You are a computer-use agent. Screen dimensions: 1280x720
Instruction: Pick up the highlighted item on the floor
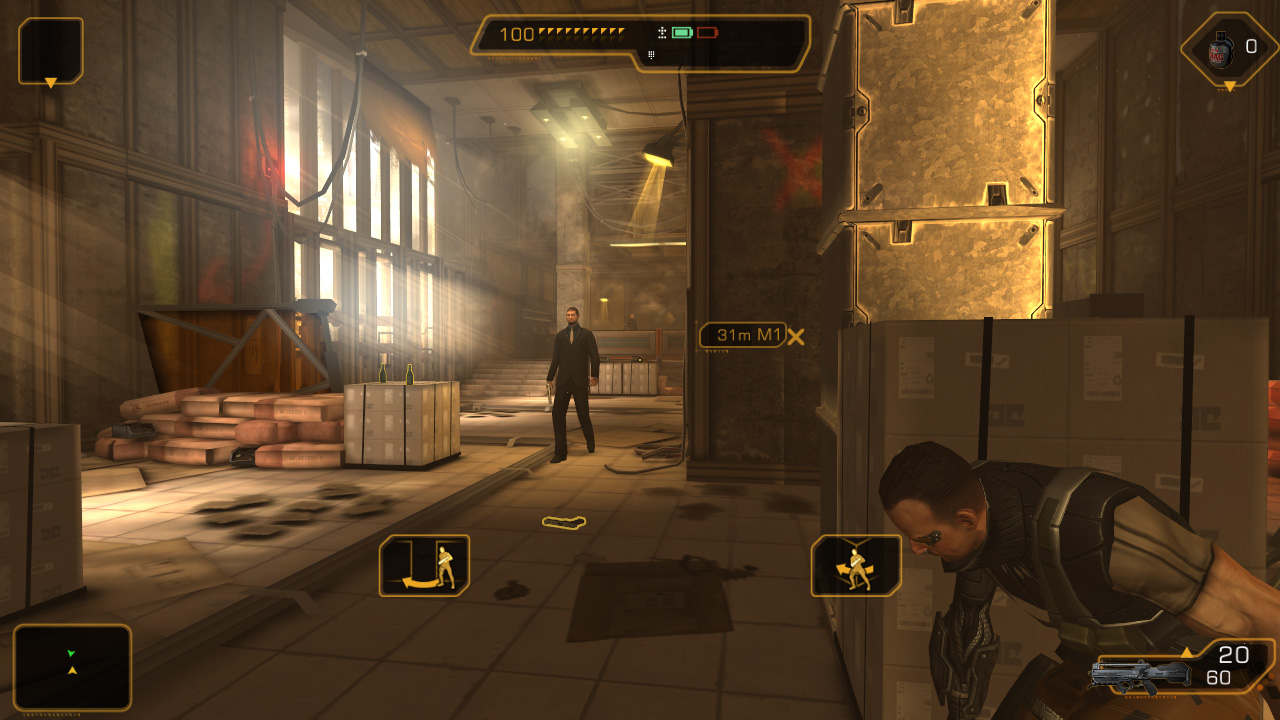point(562,521)
